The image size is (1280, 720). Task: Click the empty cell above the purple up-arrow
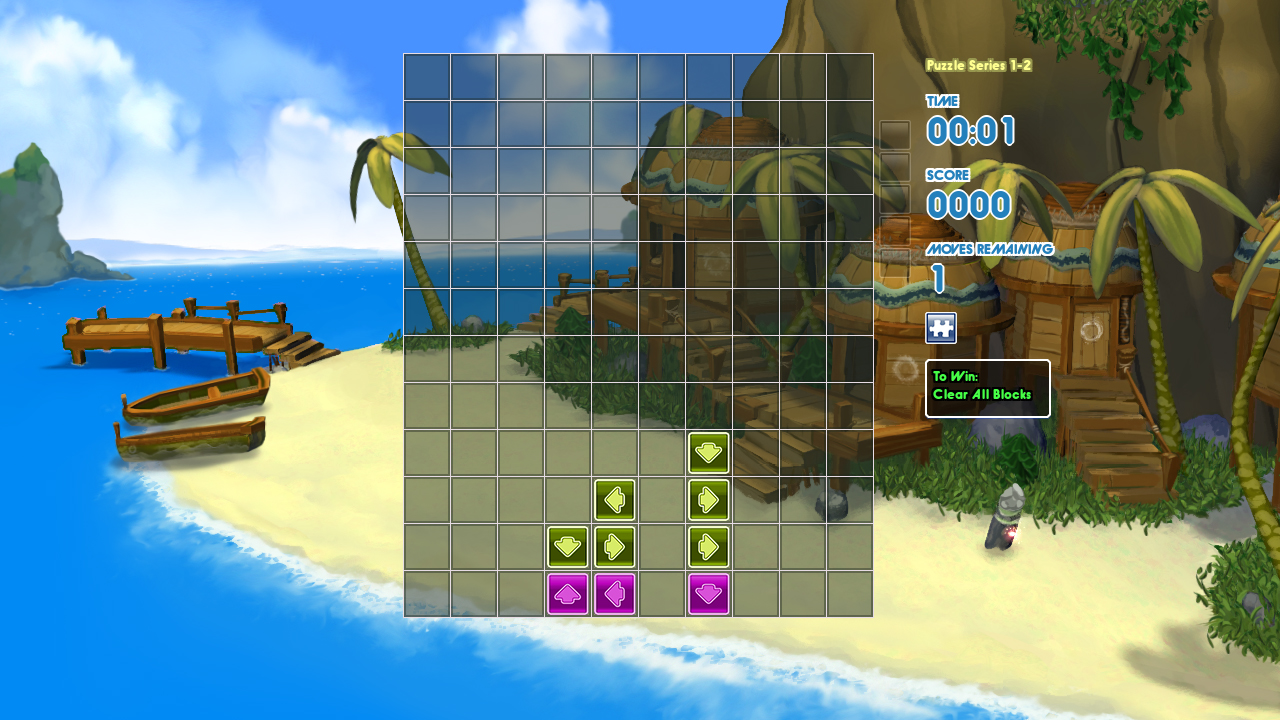click(568, 499)
